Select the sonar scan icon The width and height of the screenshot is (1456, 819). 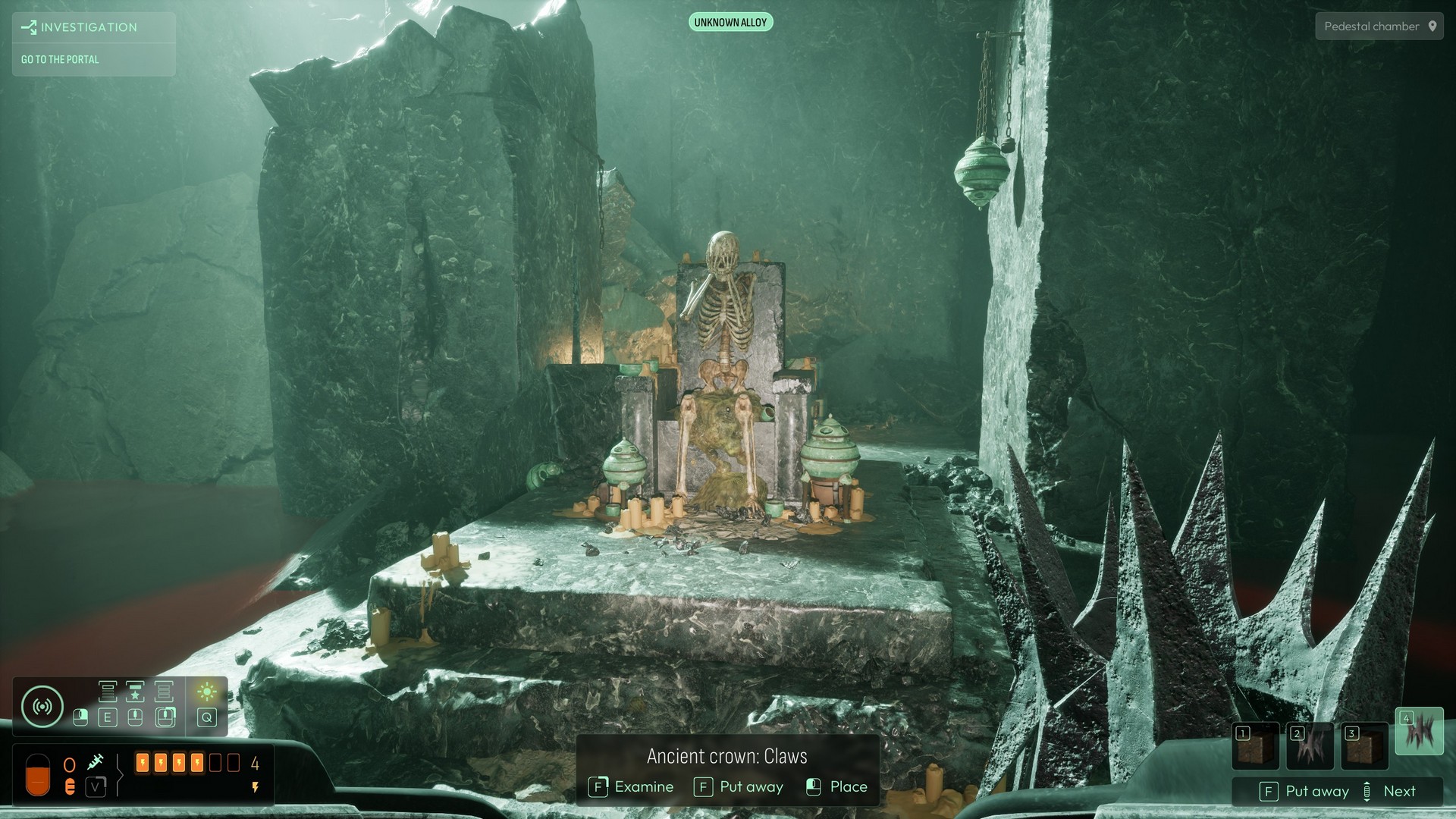(42, 705)
